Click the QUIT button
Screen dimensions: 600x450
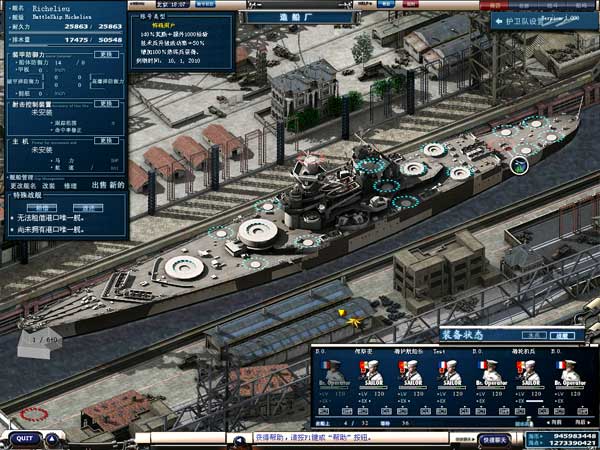[x=24, y=438]
